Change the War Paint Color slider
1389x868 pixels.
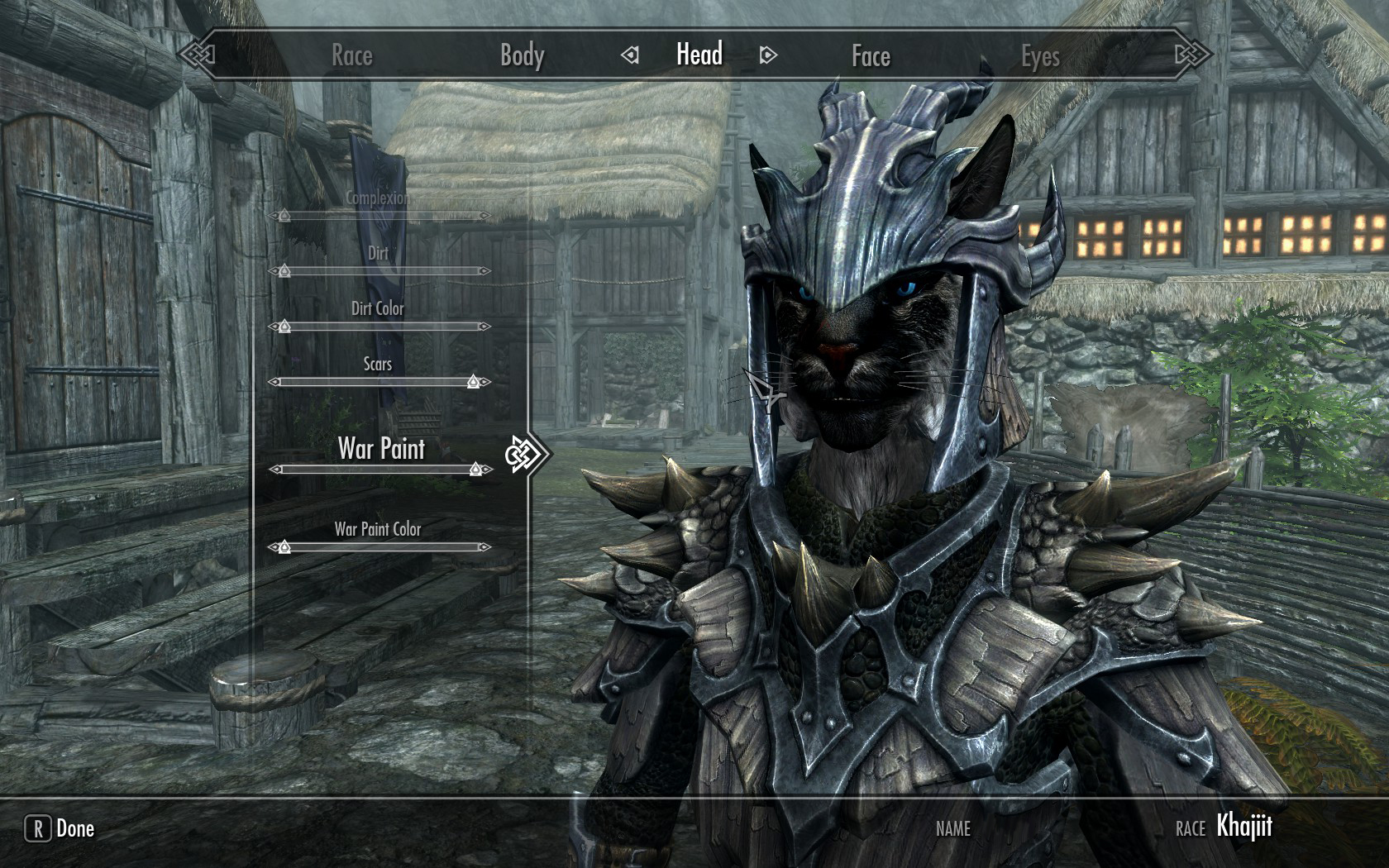379,547
